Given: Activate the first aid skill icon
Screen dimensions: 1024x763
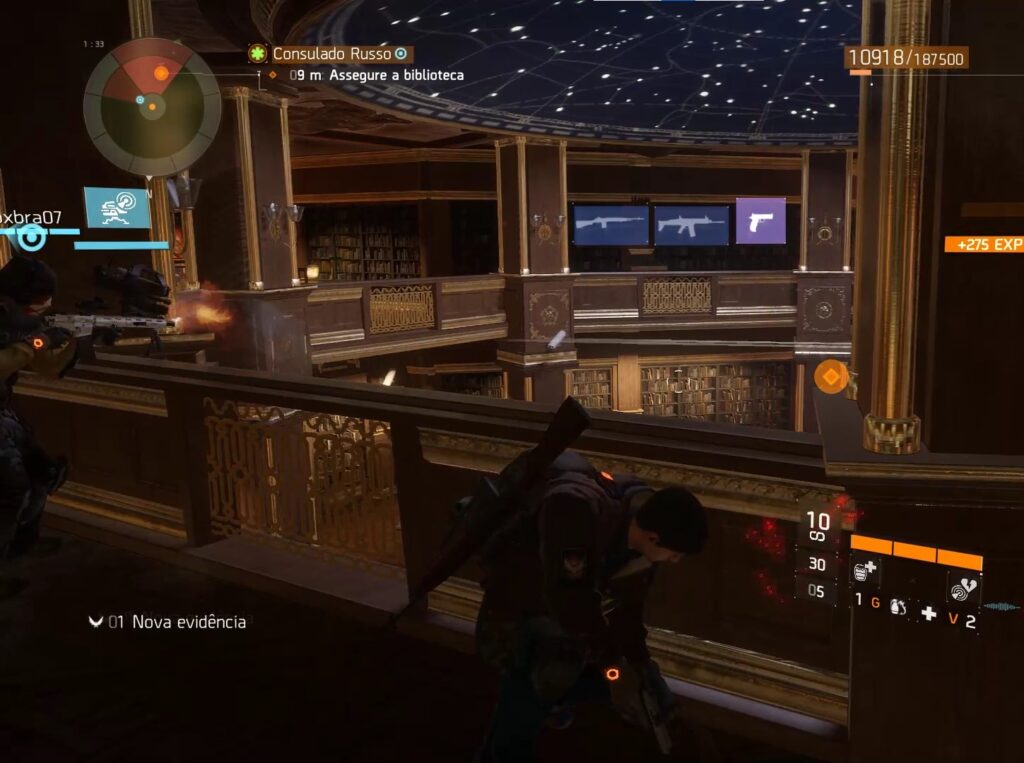Looking at the screenshot, I should 866,572.
